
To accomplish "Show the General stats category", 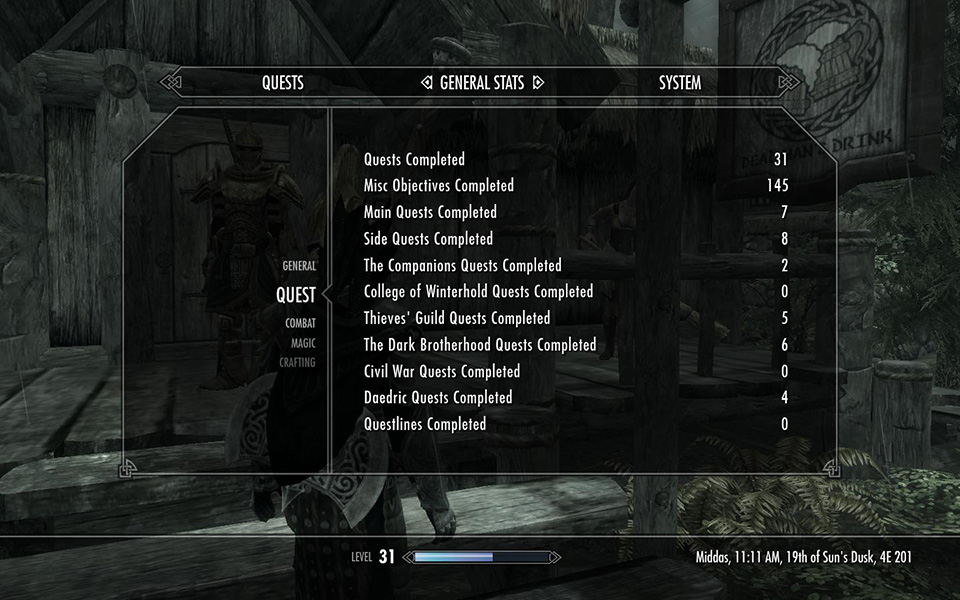I will point(299,266).
